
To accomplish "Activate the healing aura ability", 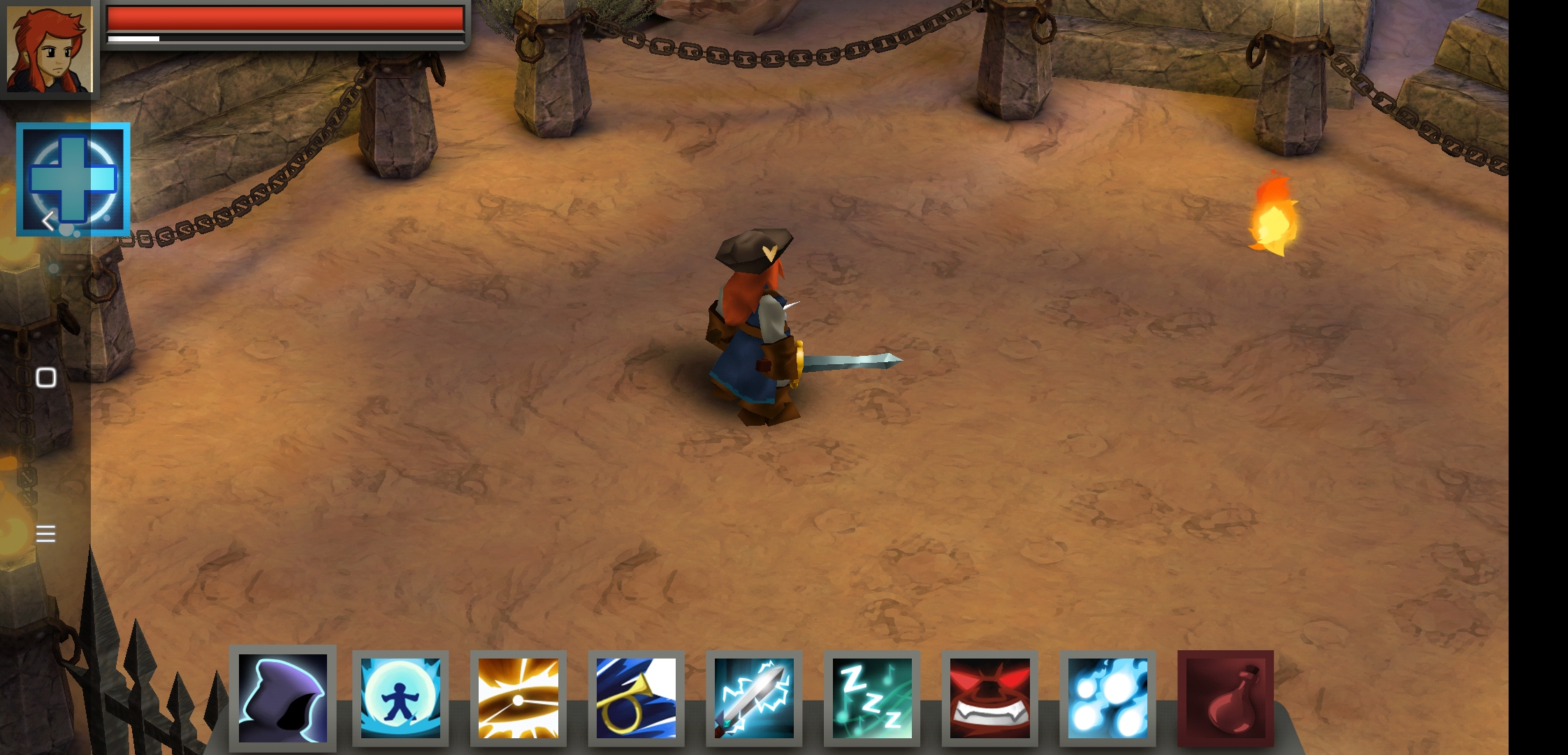I will (x=400, y=697).
